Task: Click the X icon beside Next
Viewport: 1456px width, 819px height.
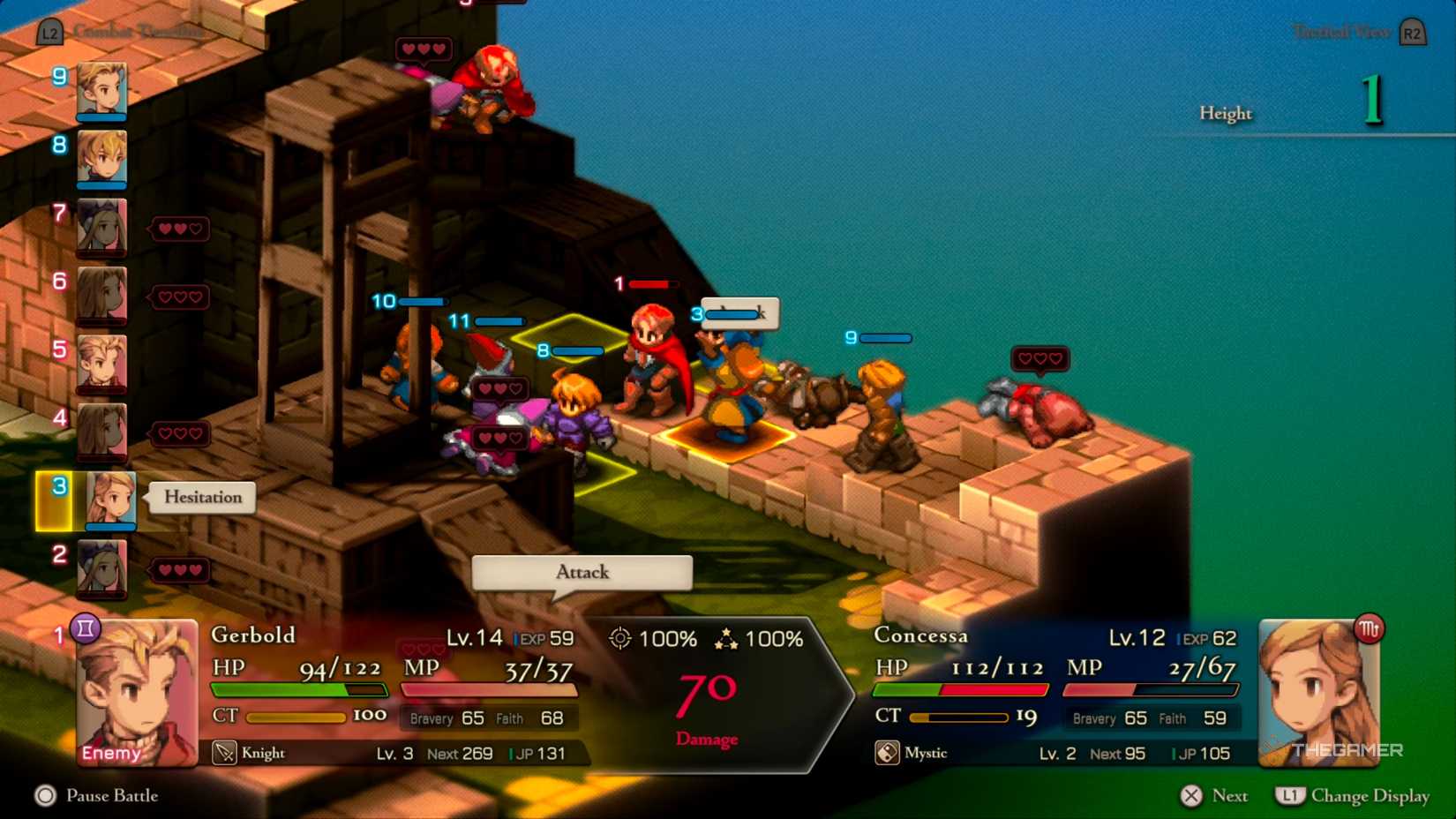Action: [1191, 795]
